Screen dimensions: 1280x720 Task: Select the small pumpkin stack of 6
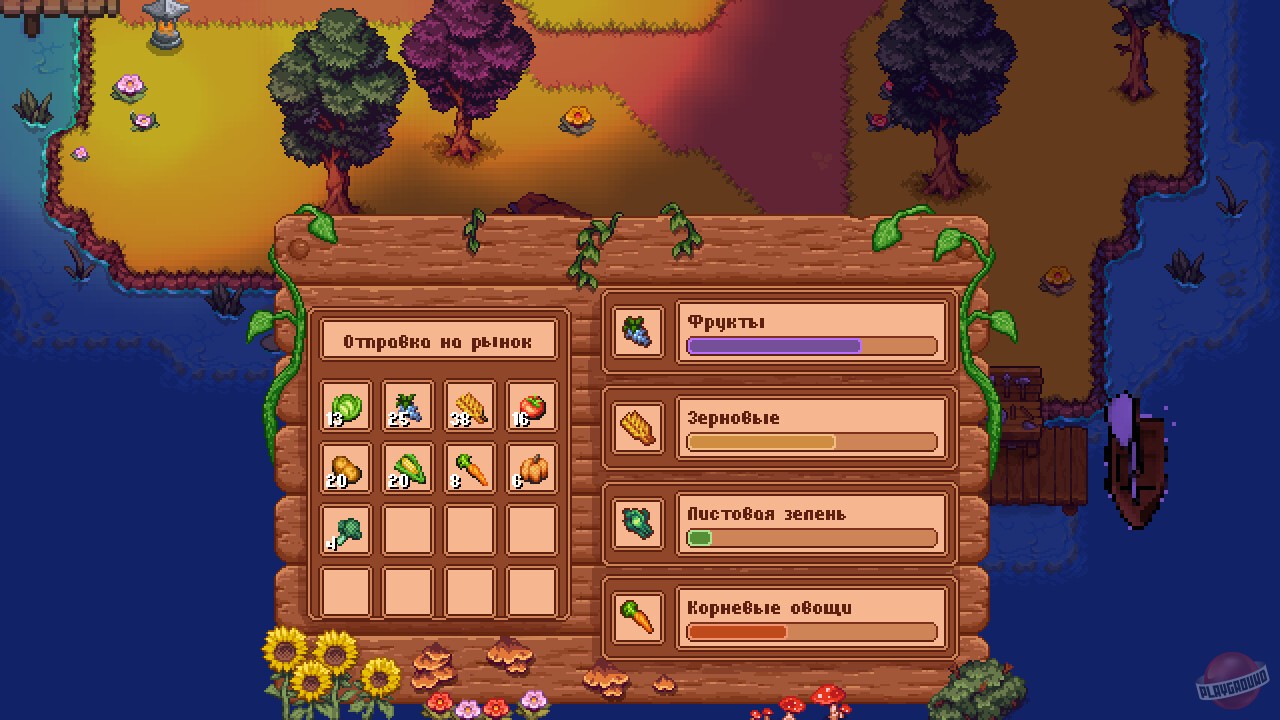click(x=531, y=469)
